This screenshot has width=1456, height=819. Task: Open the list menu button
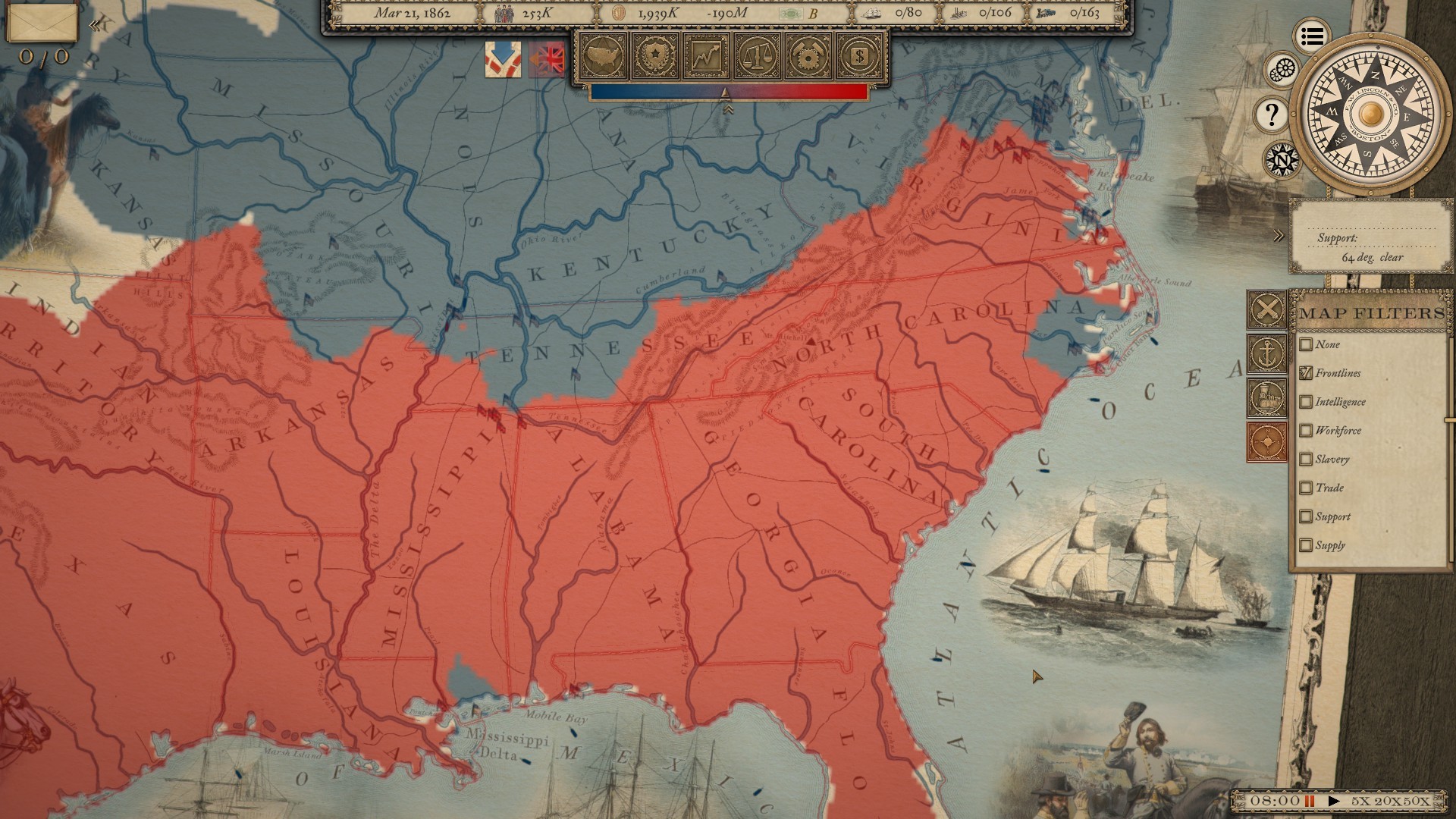point(1312,36)
